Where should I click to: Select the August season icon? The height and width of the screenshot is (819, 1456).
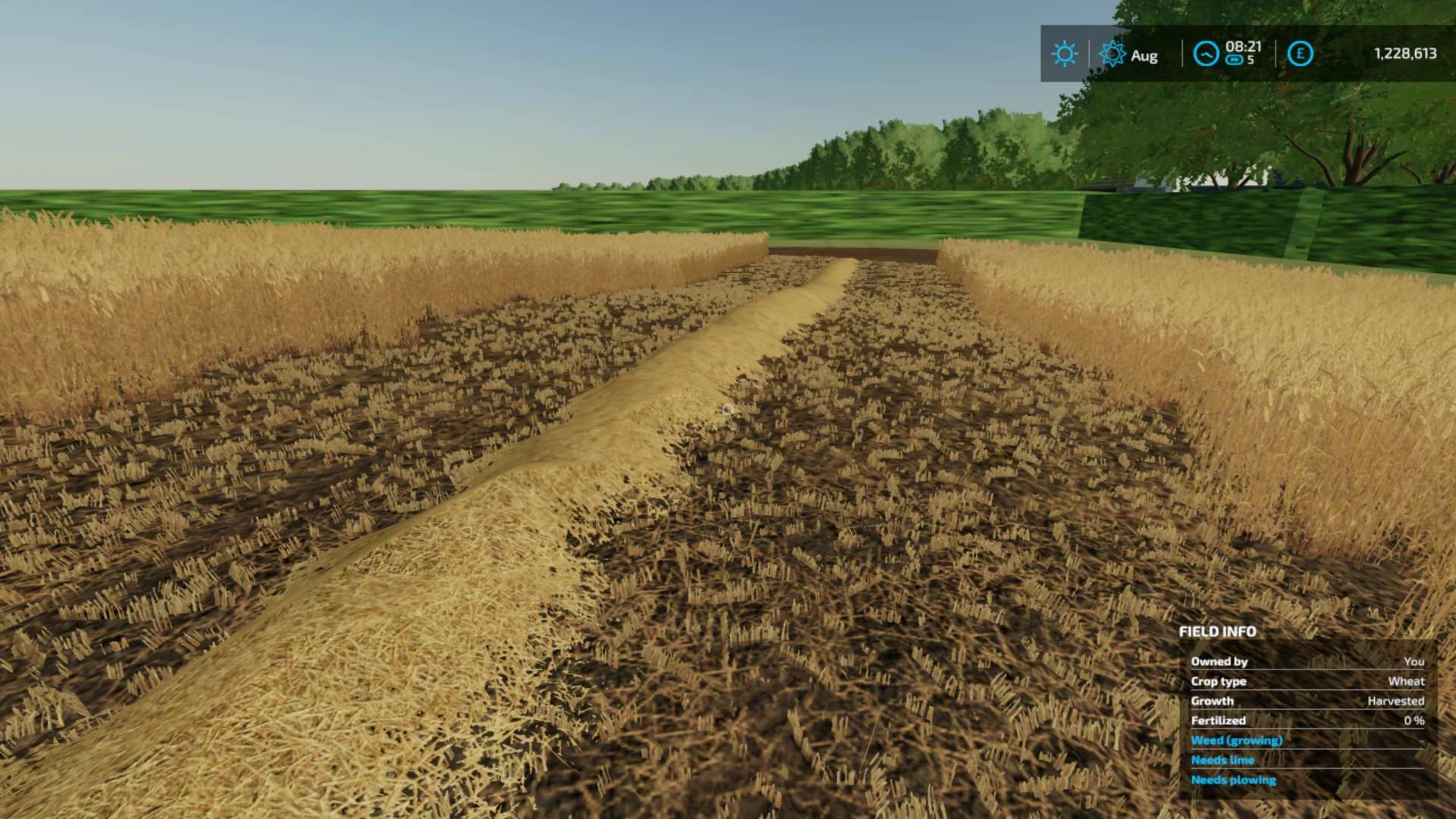coord(1112,54)
